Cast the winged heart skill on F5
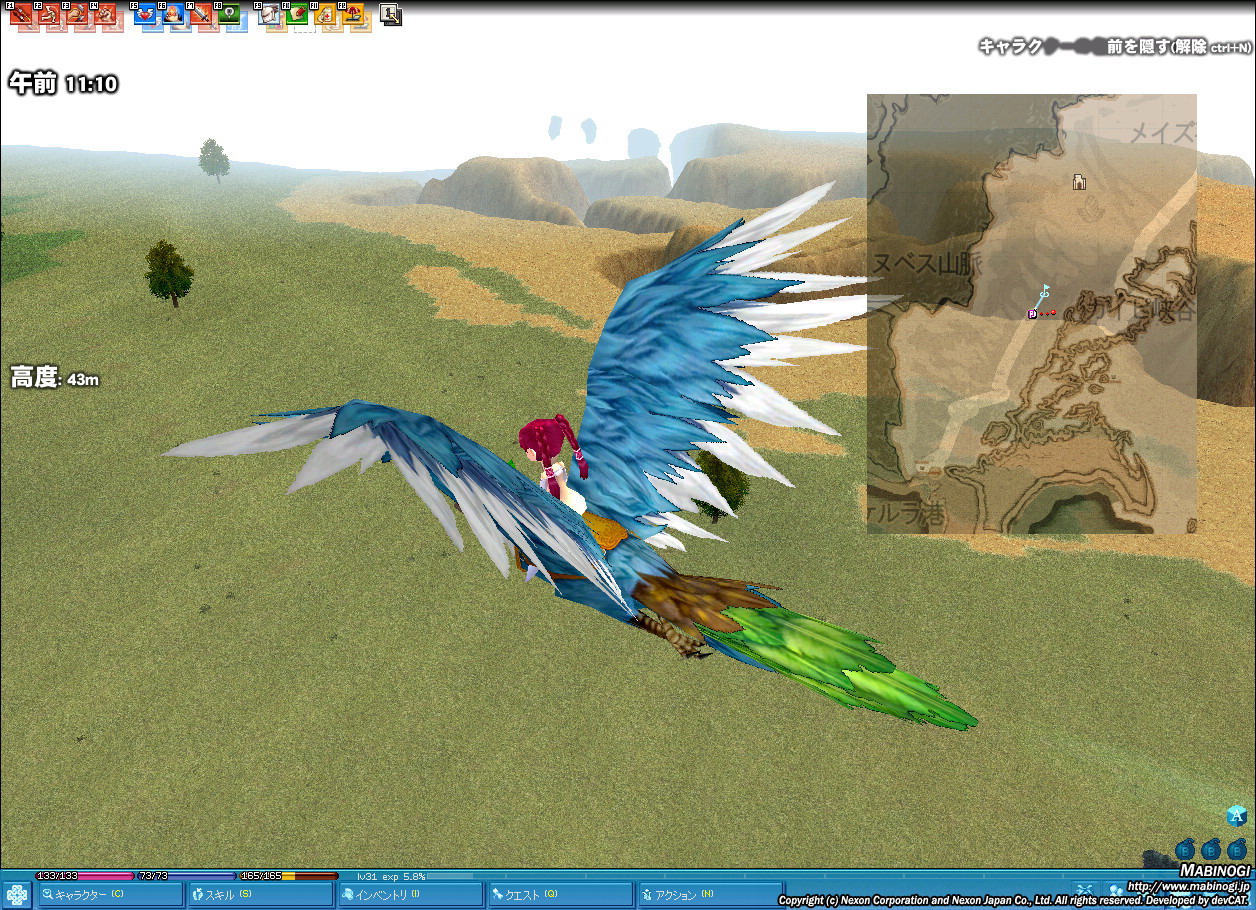Image resolution: width=1256 pixels, height=910 pixels. [x=145, y=15]
